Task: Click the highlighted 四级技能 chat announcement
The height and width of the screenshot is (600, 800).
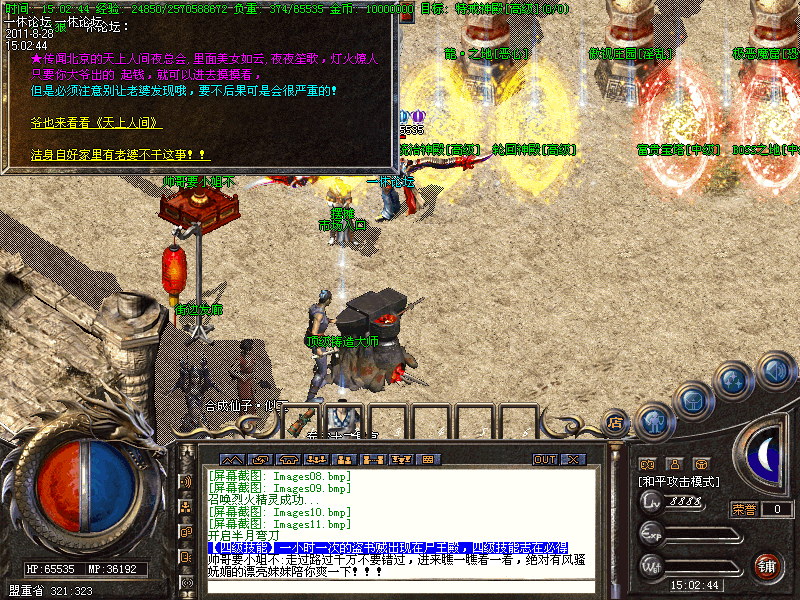Action: coord(388,548)
